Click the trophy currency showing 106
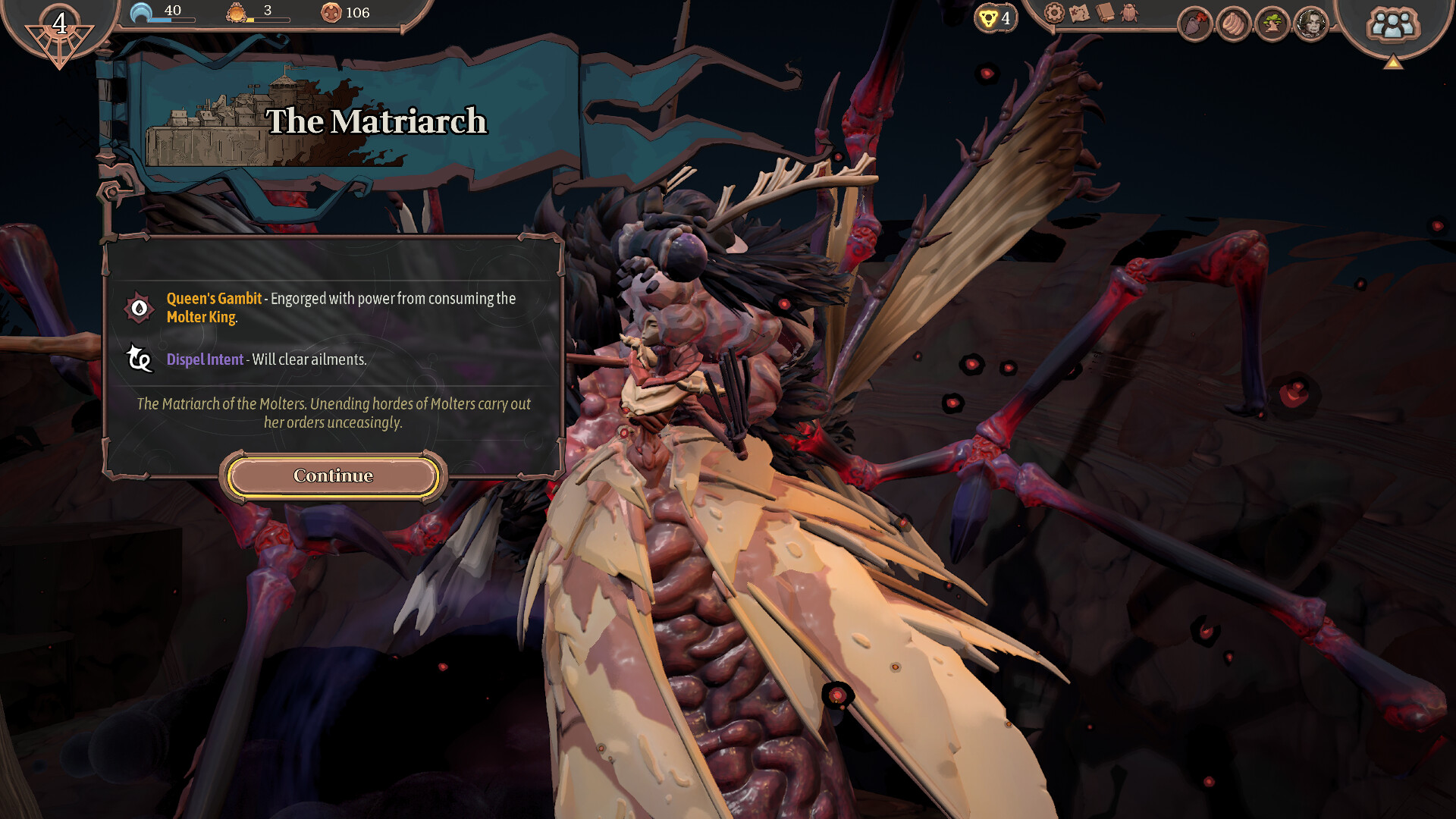This screenshot has width=1456, height=819. (331, 14)
